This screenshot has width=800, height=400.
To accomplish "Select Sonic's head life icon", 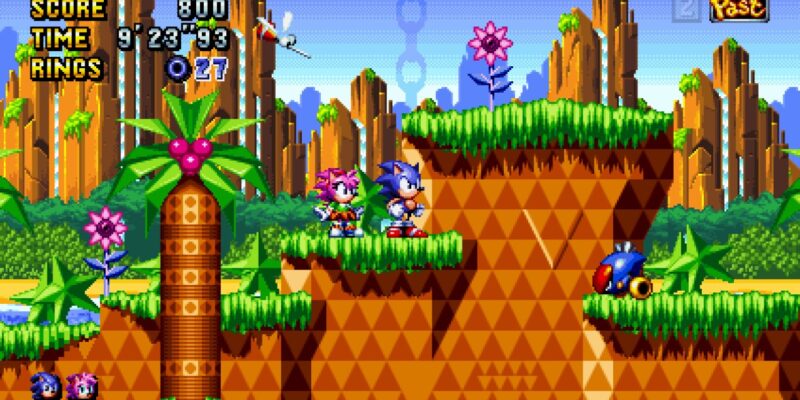I will pyautogui.click(x=46, y=385).
